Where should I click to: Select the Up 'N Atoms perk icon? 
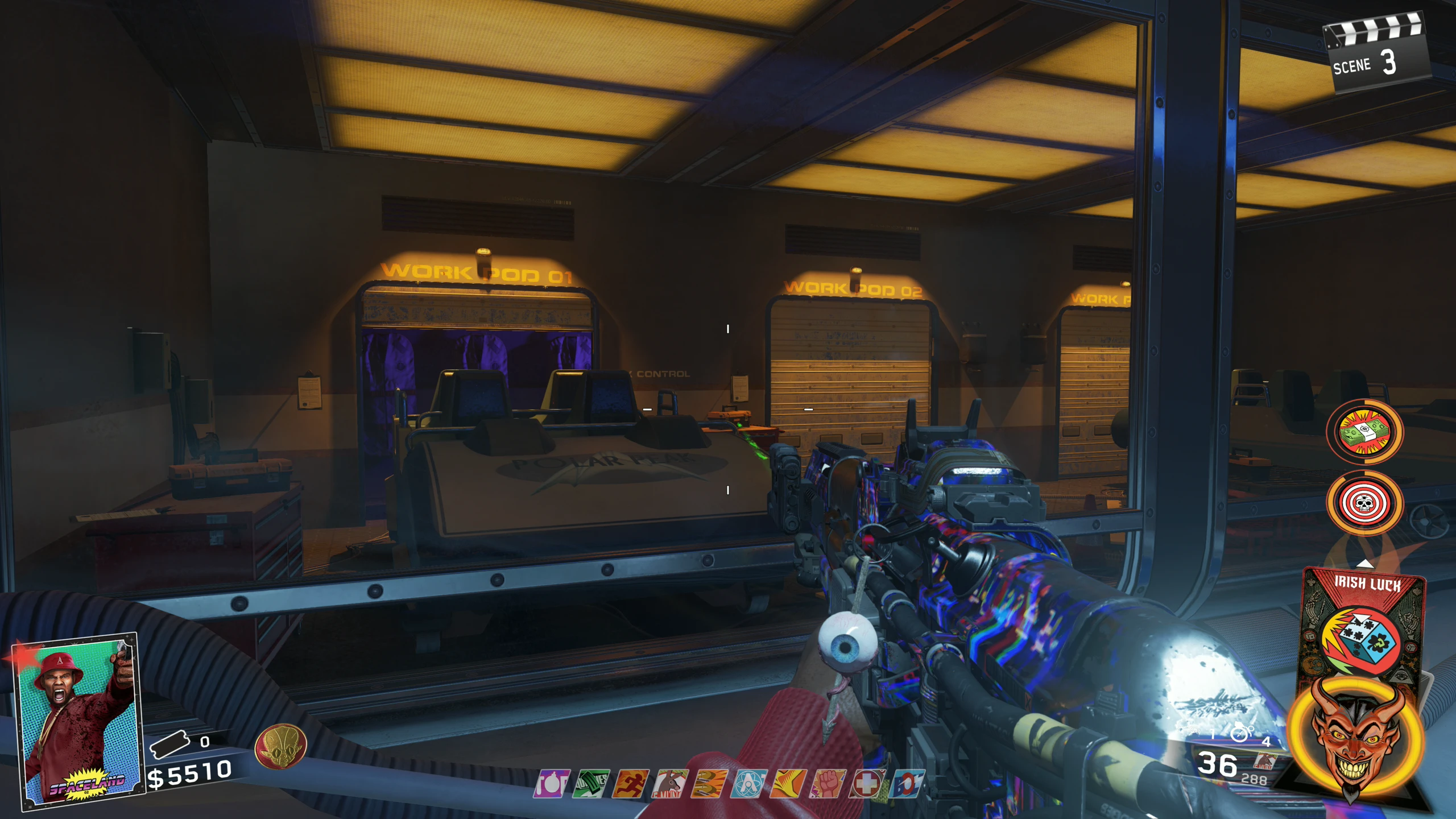coord(749,784)
